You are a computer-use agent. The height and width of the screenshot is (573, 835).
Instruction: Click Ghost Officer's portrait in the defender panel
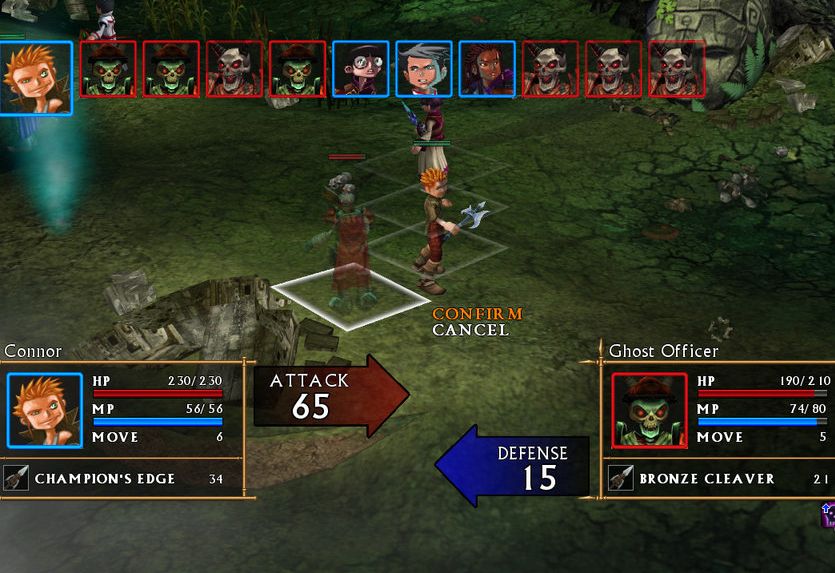(649, 411)
